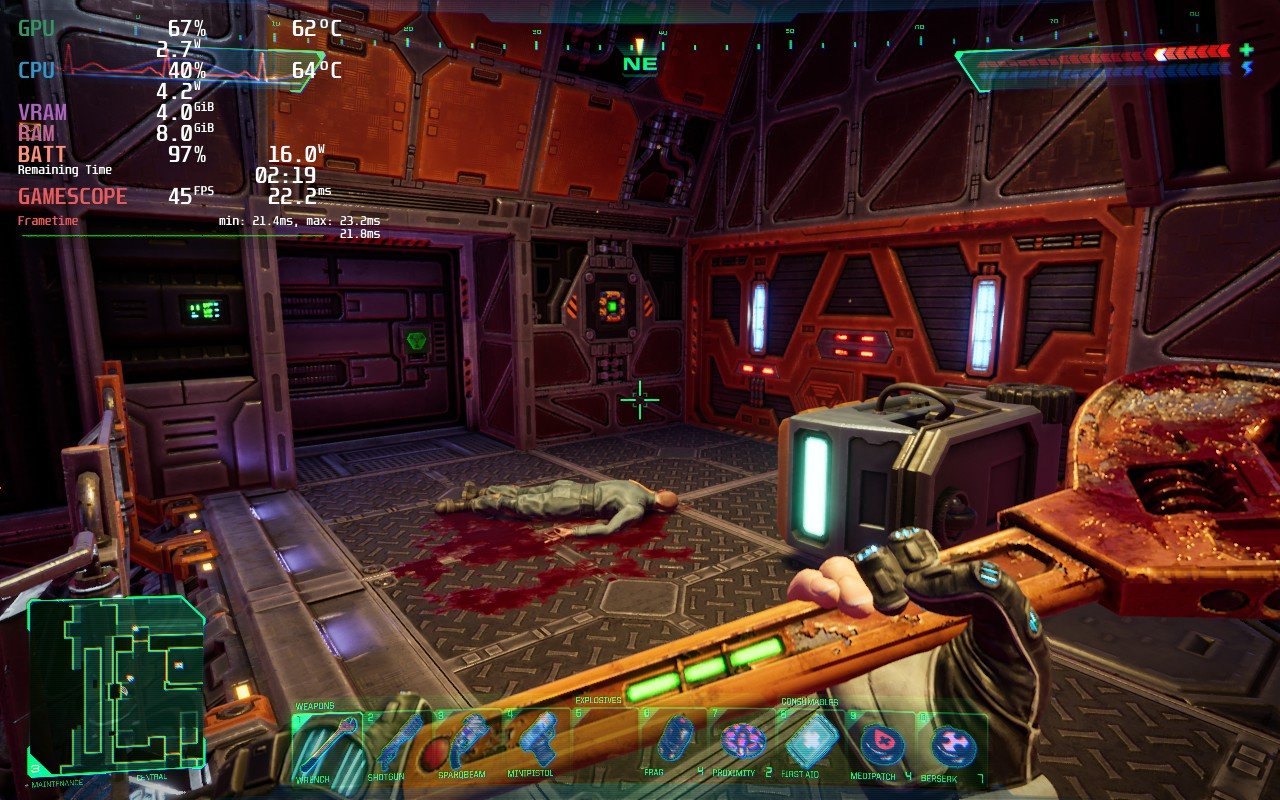Select the Proximity mine icon
Screen dimensions: 1280x800
coord(742,740)
